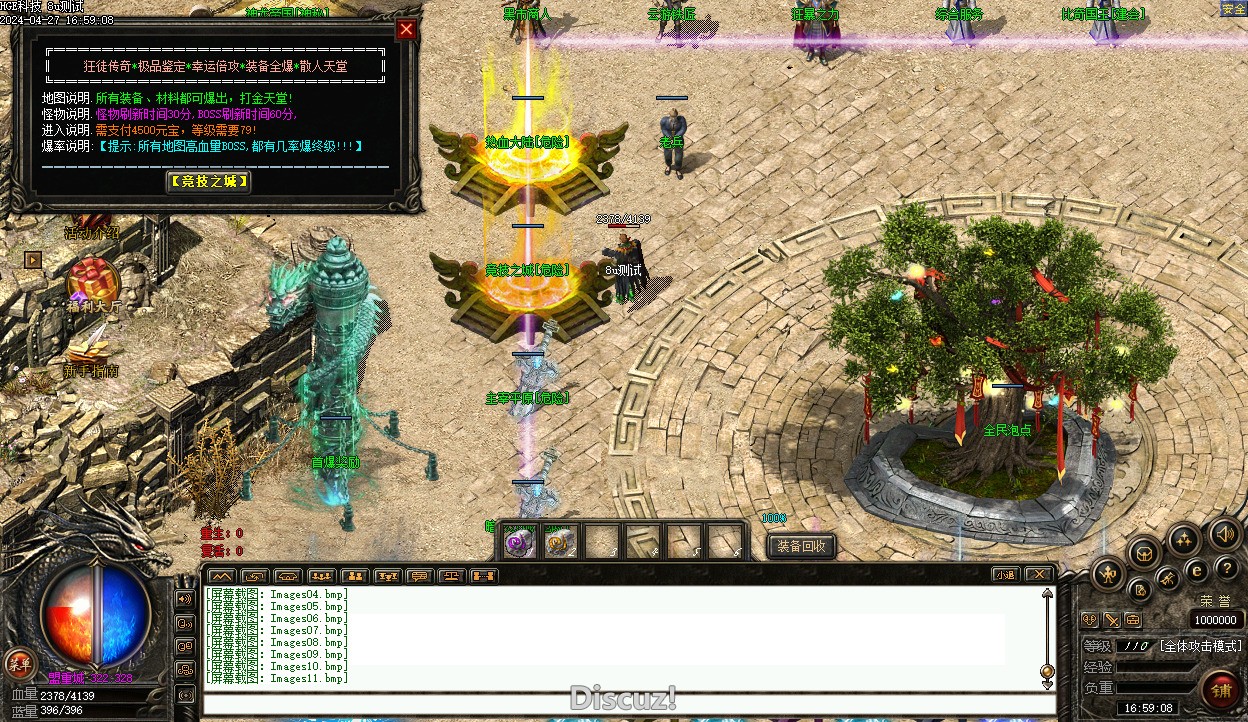Click the round 'e' icon button
This screenshot has height=722, width=1248.
tap(1196, 570)
